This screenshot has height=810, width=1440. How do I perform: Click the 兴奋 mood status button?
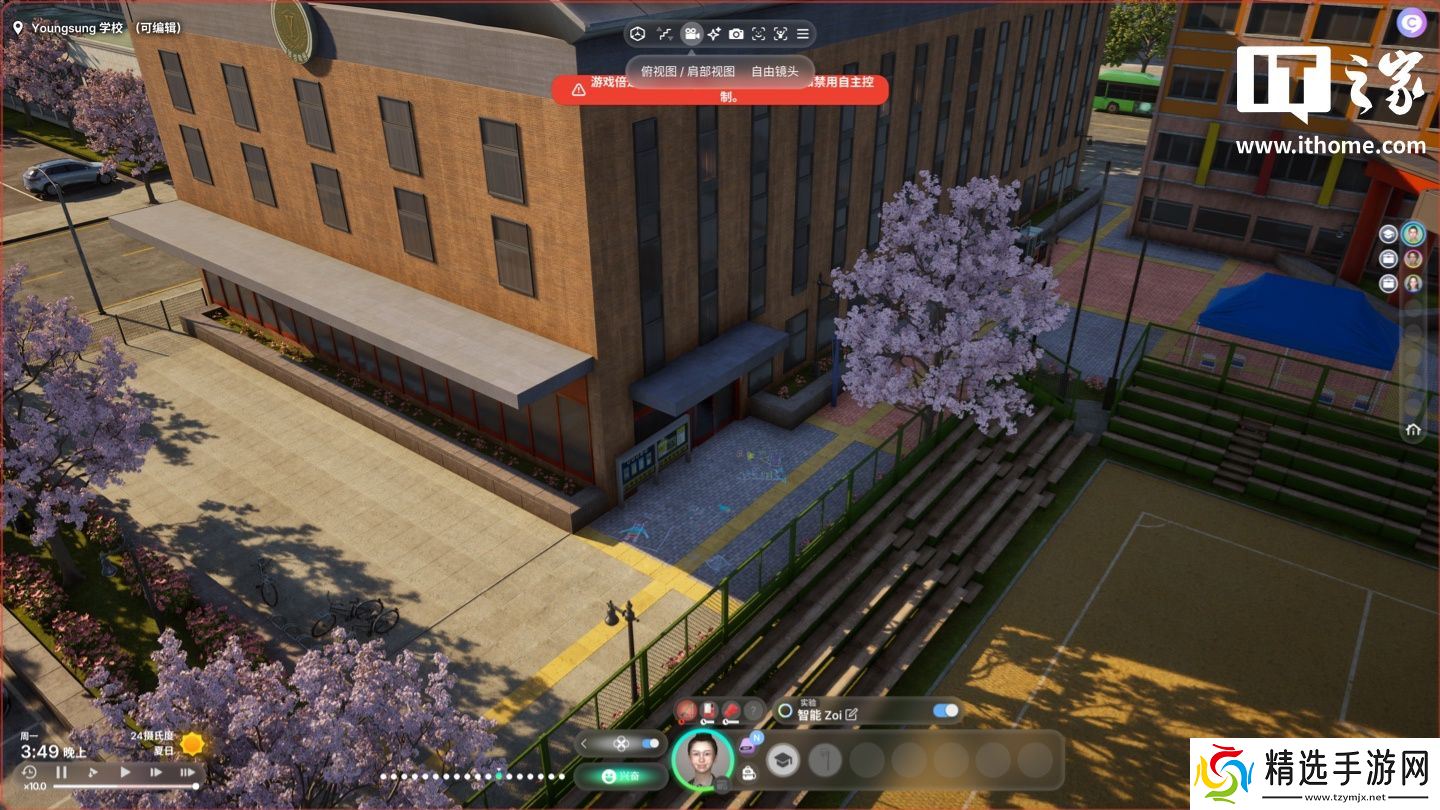point(620,776)
